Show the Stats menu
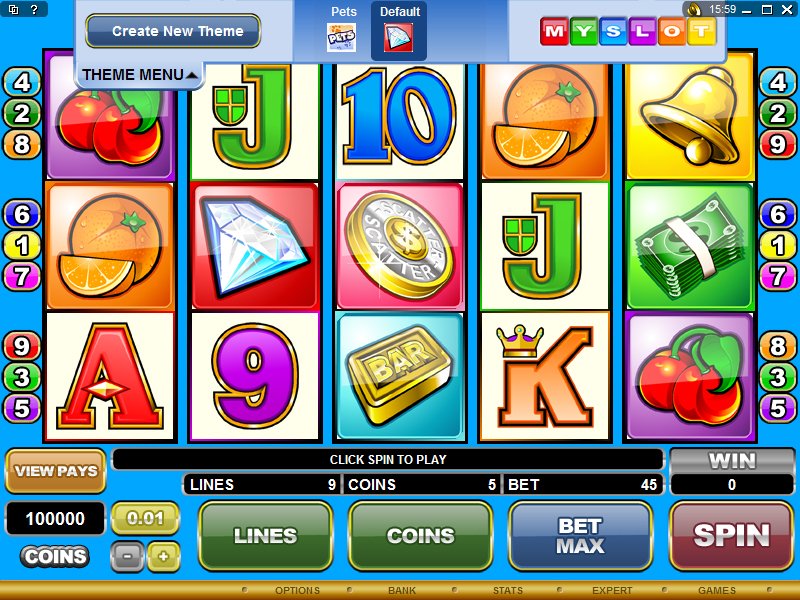800x600 pixels. tap(508, 591)
